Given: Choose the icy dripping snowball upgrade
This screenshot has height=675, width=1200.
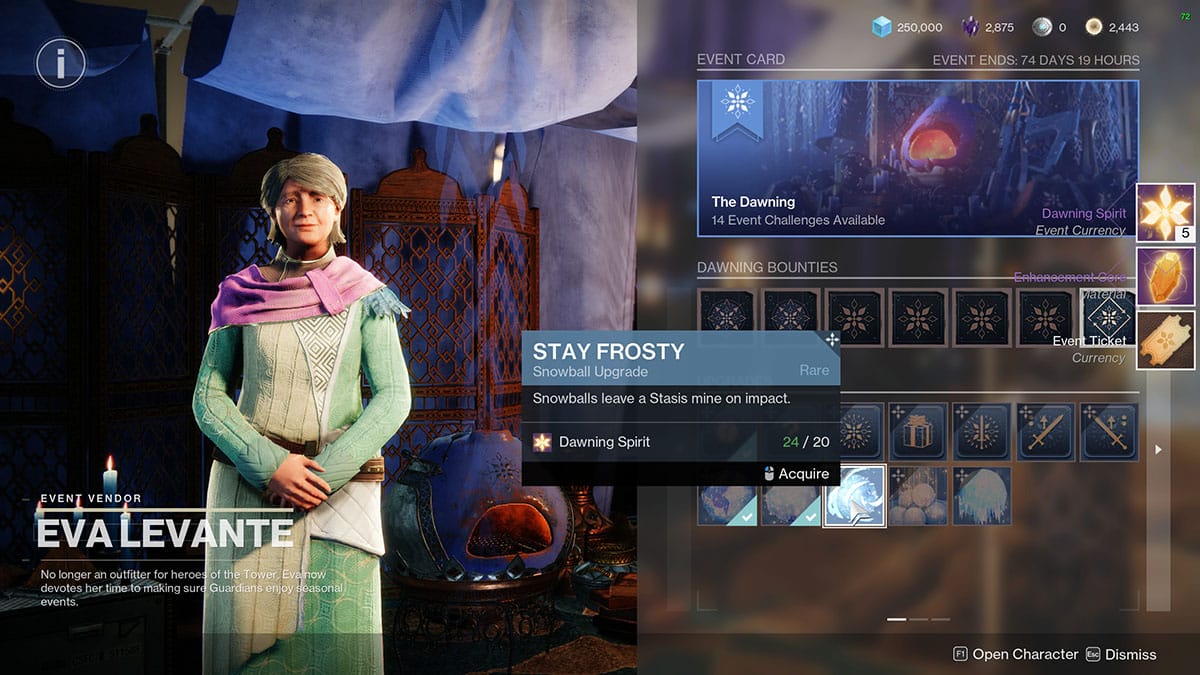Looking at the screenshot, I should coord(981,496).
